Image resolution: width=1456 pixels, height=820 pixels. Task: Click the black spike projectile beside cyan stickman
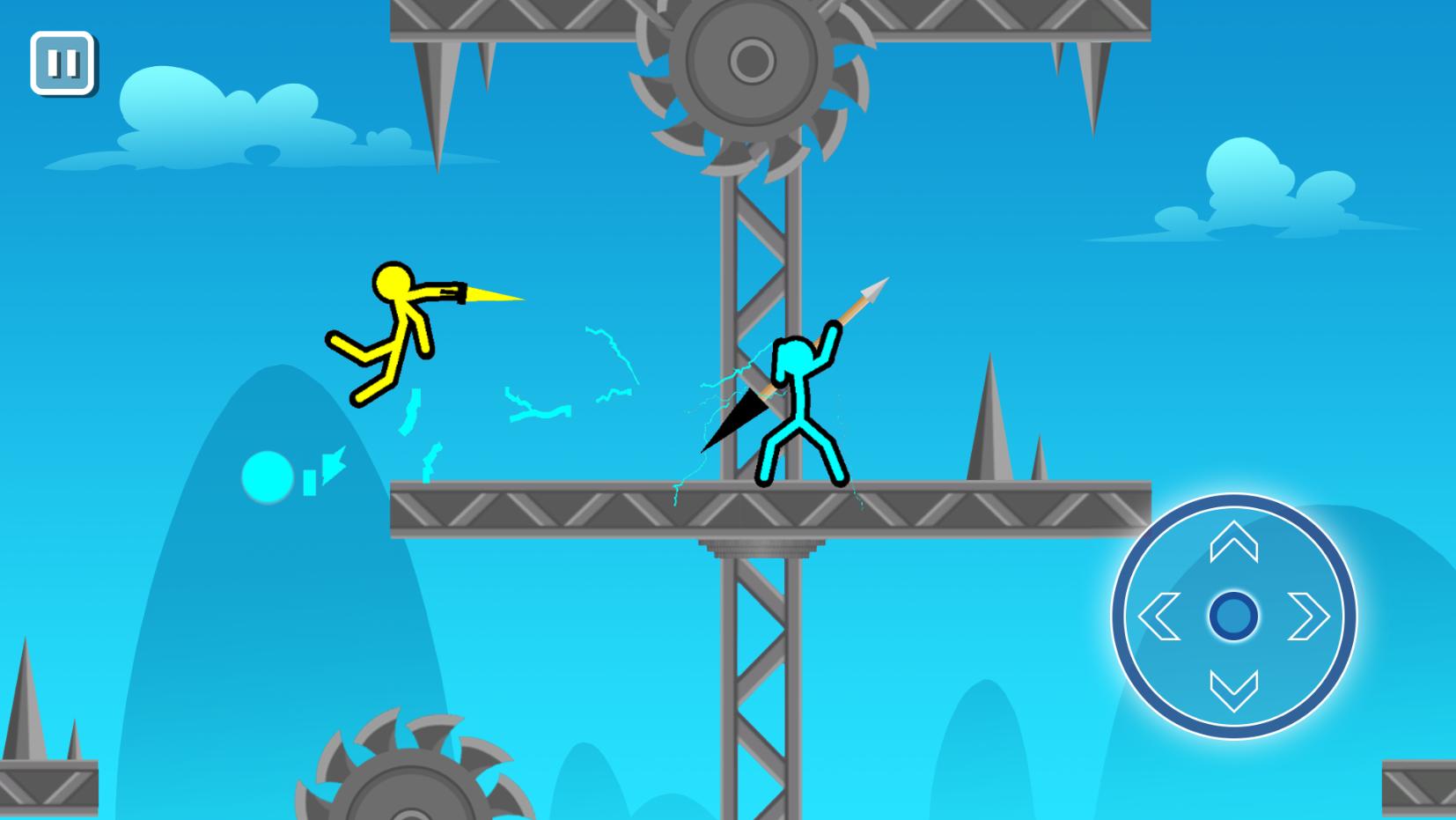pyautogui.click(x=738, y=412)
